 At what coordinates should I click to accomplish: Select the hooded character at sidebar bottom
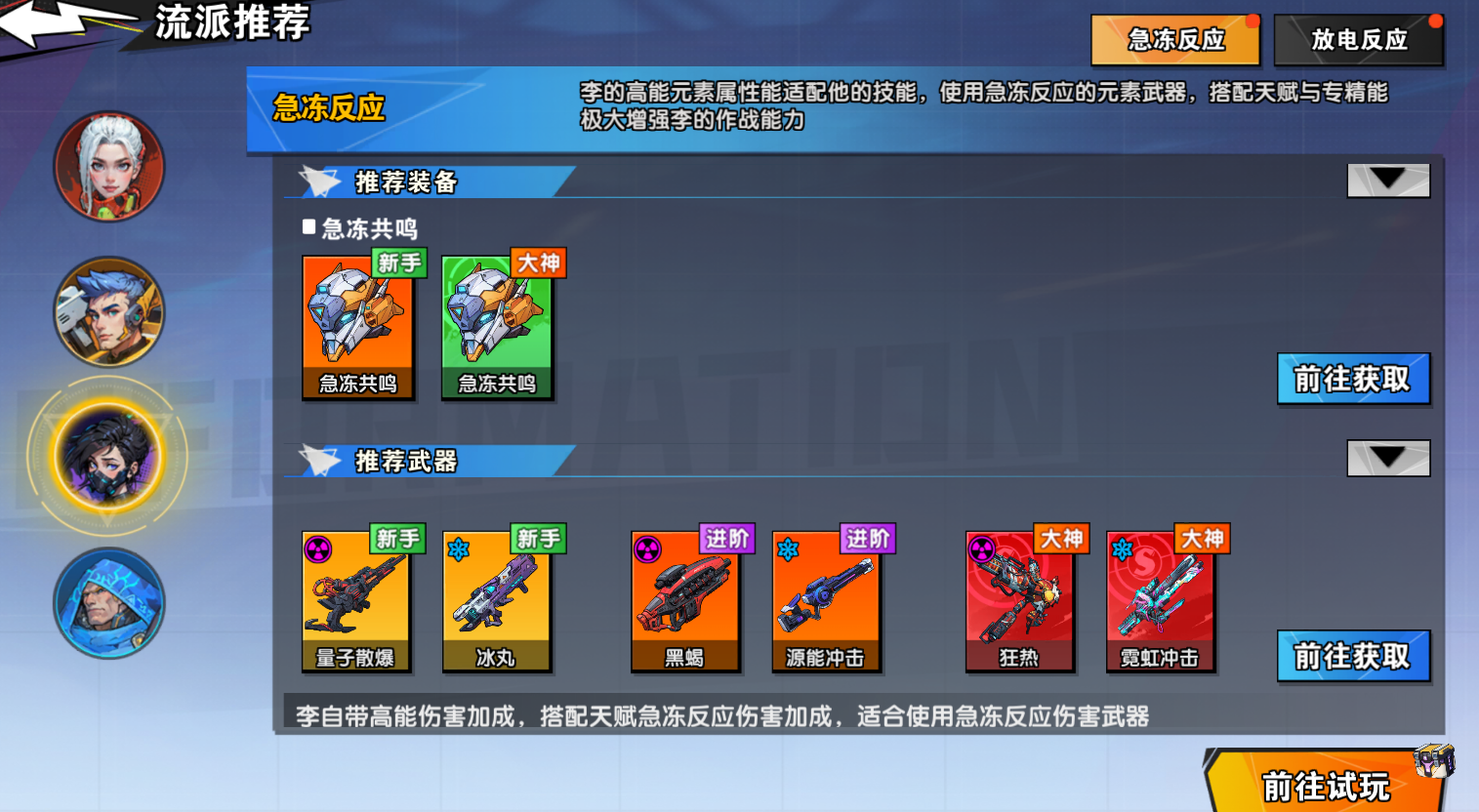(109, 603)
